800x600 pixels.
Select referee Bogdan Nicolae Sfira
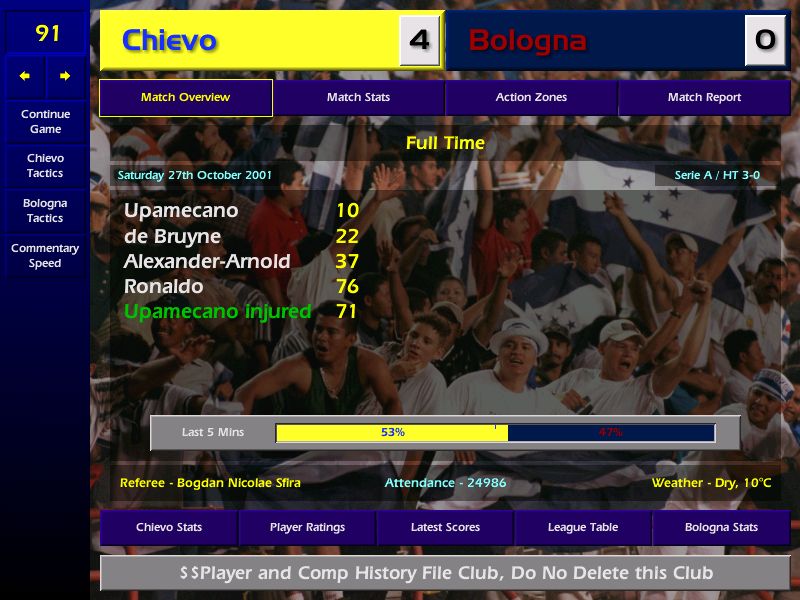(x=210, y=483)
